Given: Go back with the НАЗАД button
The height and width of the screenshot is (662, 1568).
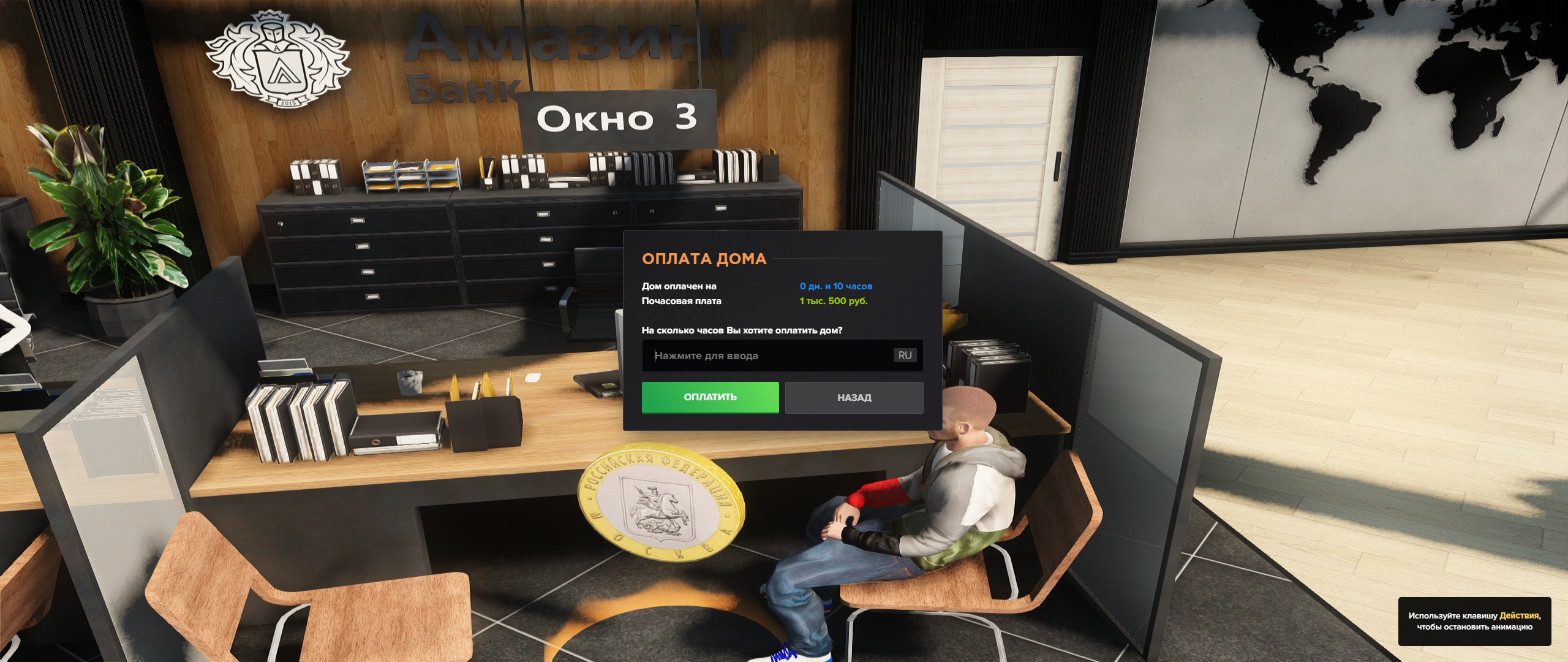Looking at the screenshot, I should (854, 398).
